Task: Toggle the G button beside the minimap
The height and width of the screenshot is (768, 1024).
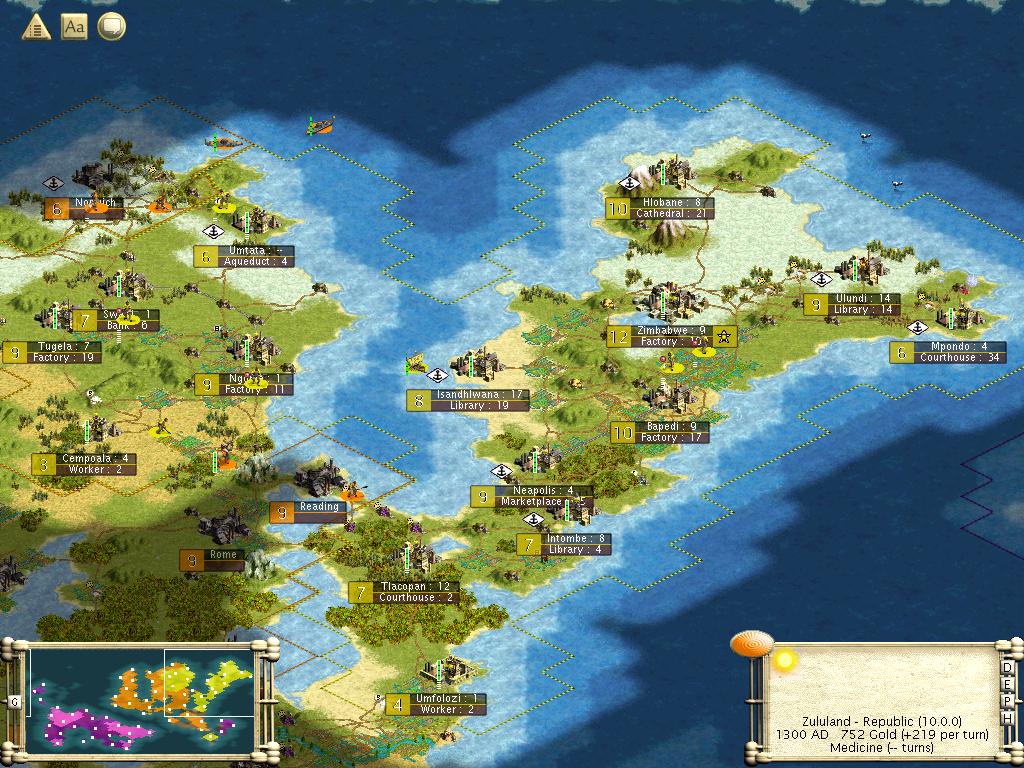Action: point(14,701)
